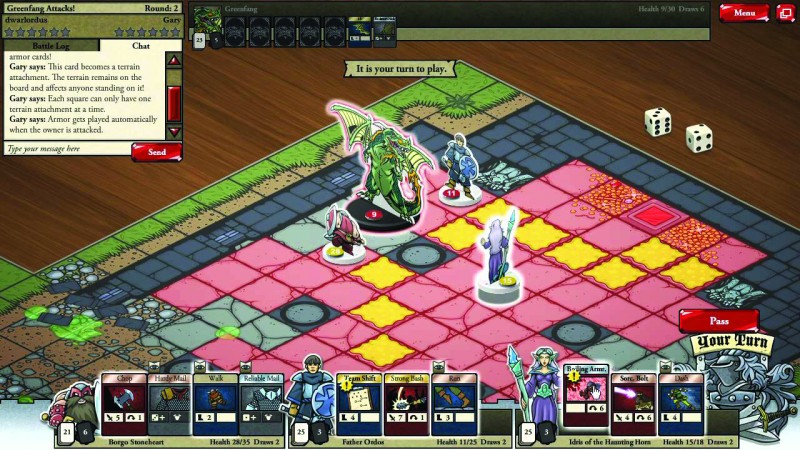Select Borgo's Chop card
Screen dimensions: 800x450
123,405
